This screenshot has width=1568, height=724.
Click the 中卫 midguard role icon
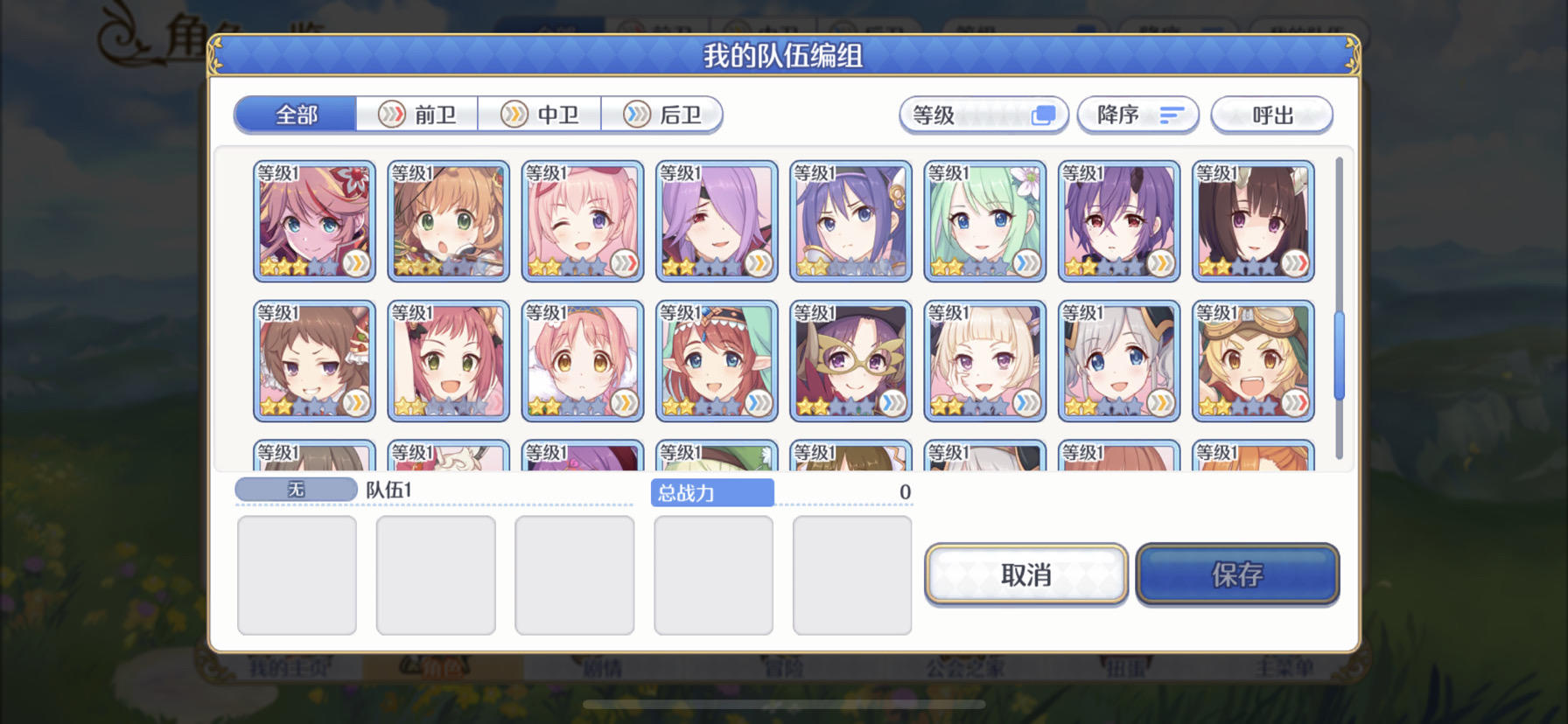coord(516,115)
